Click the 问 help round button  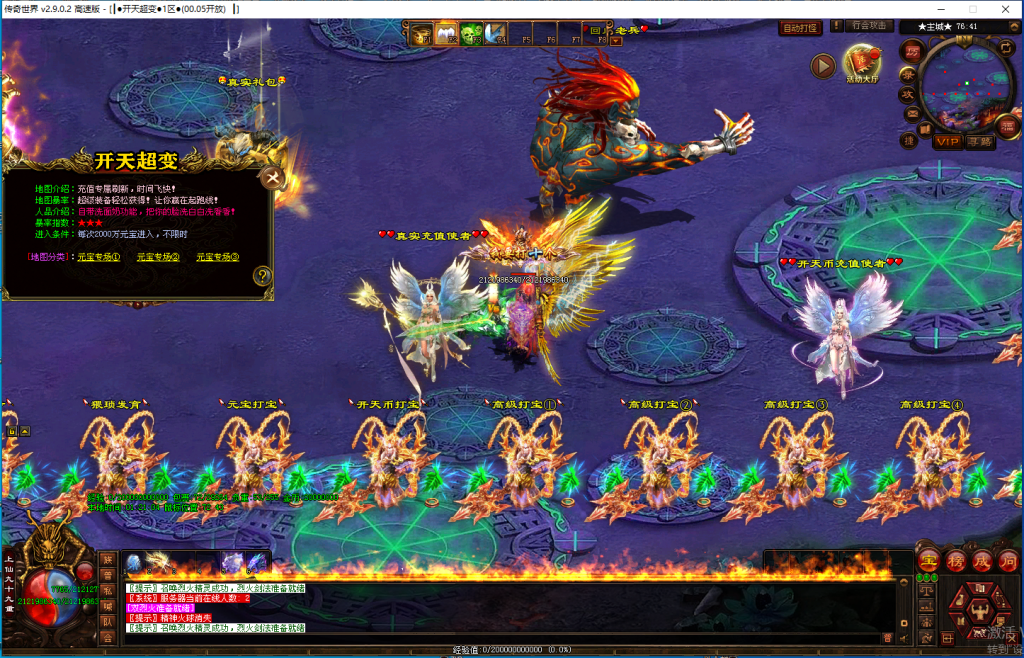[x=1008, y=560]
